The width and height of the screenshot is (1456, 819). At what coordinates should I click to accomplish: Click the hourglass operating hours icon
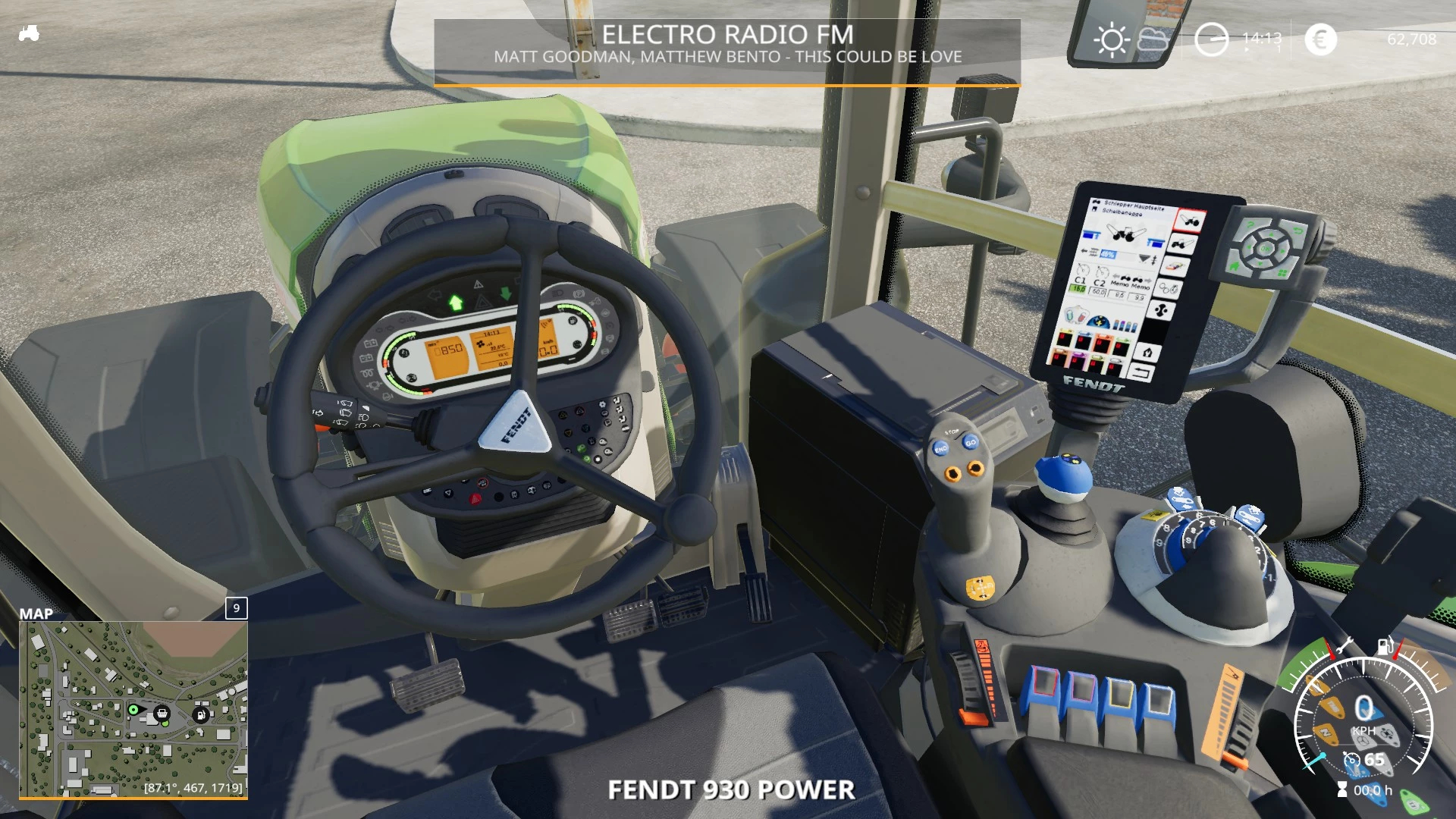(x=1342, y=790)
